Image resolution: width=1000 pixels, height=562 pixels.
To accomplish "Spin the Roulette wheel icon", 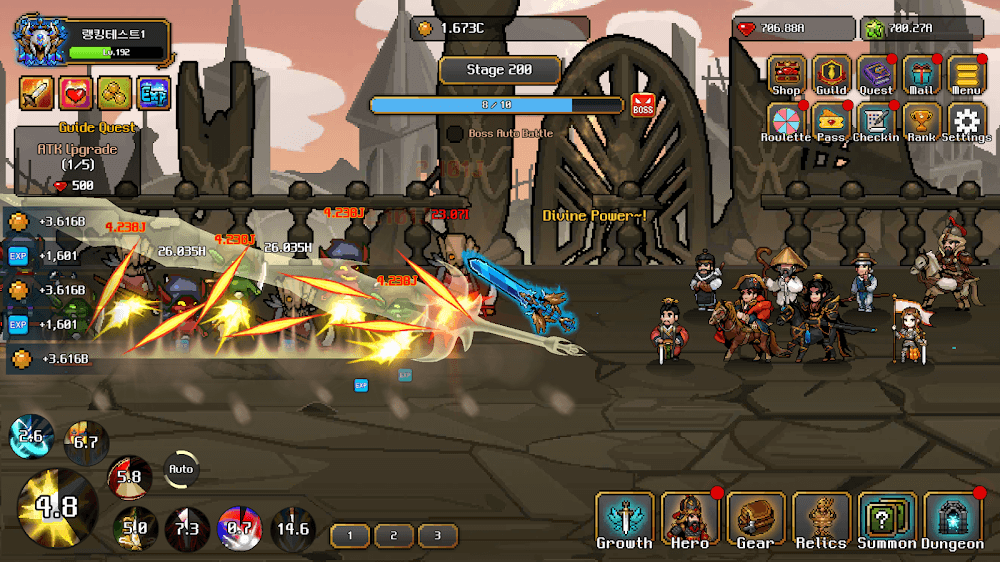I will [786, 123].
